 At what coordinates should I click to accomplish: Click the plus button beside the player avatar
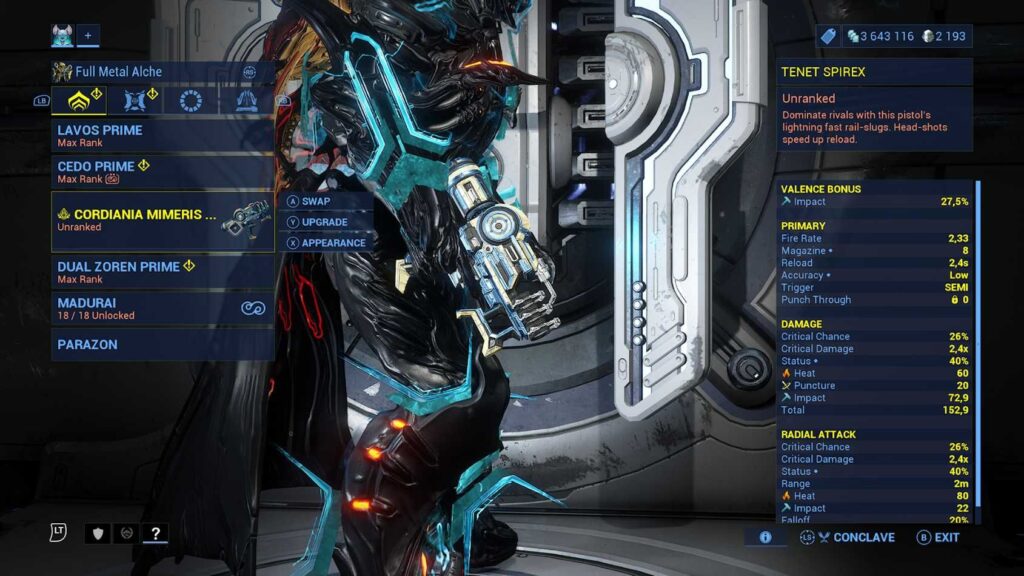click(88, 36)
